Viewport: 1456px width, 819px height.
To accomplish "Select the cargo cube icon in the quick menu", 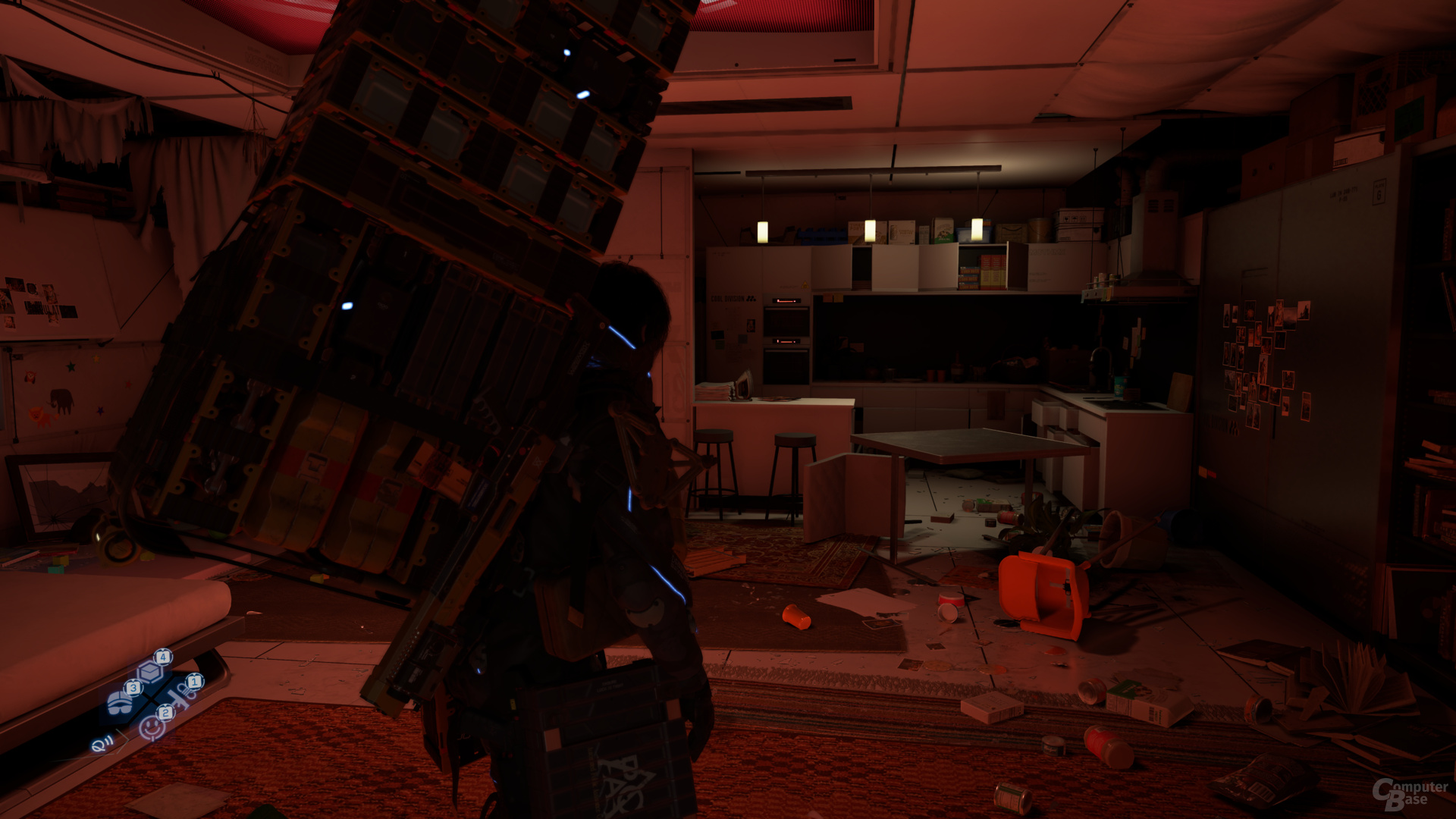I will pyautogui.click(x=149, y=672).
